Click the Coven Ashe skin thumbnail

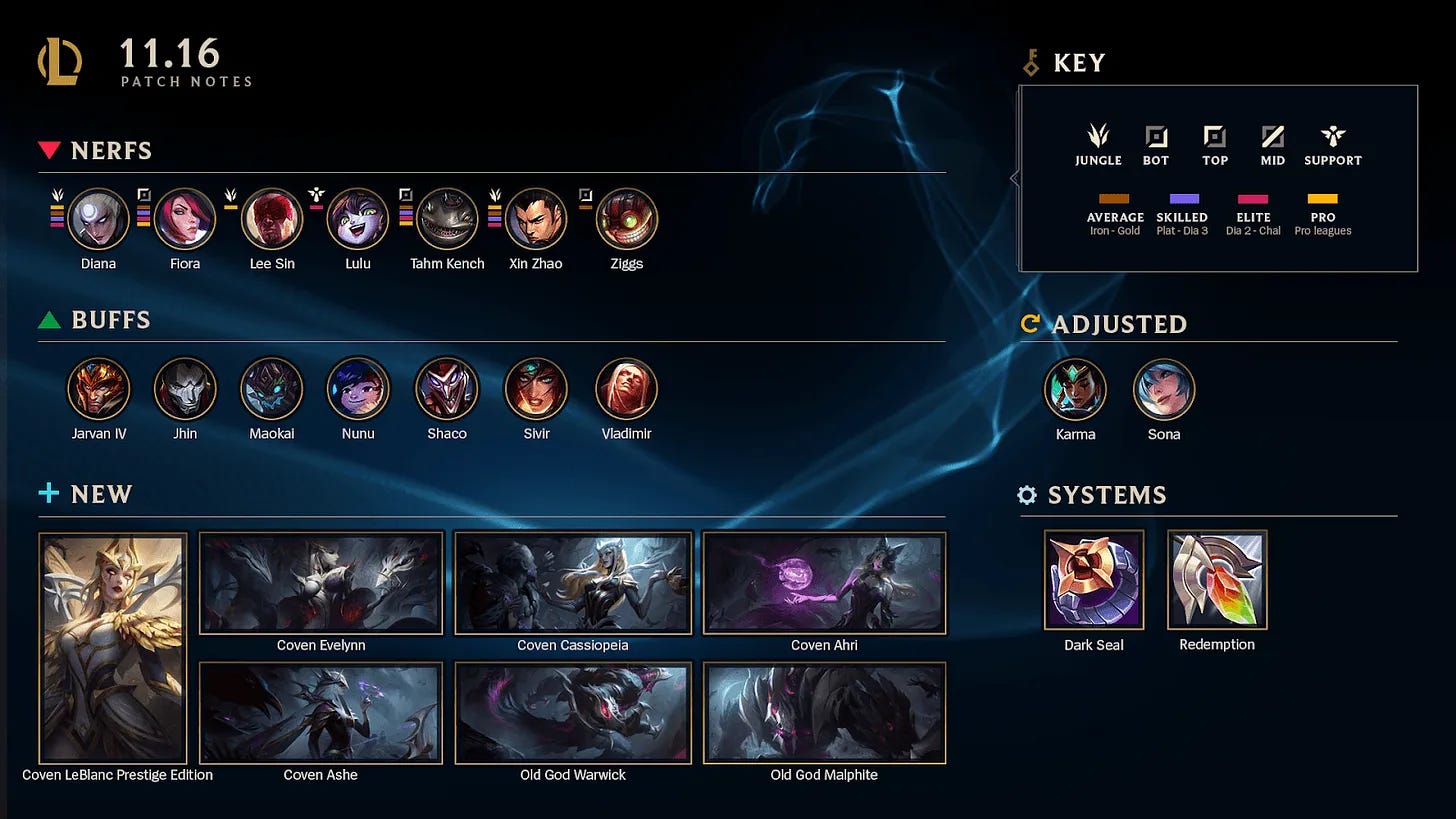(321, 713)
